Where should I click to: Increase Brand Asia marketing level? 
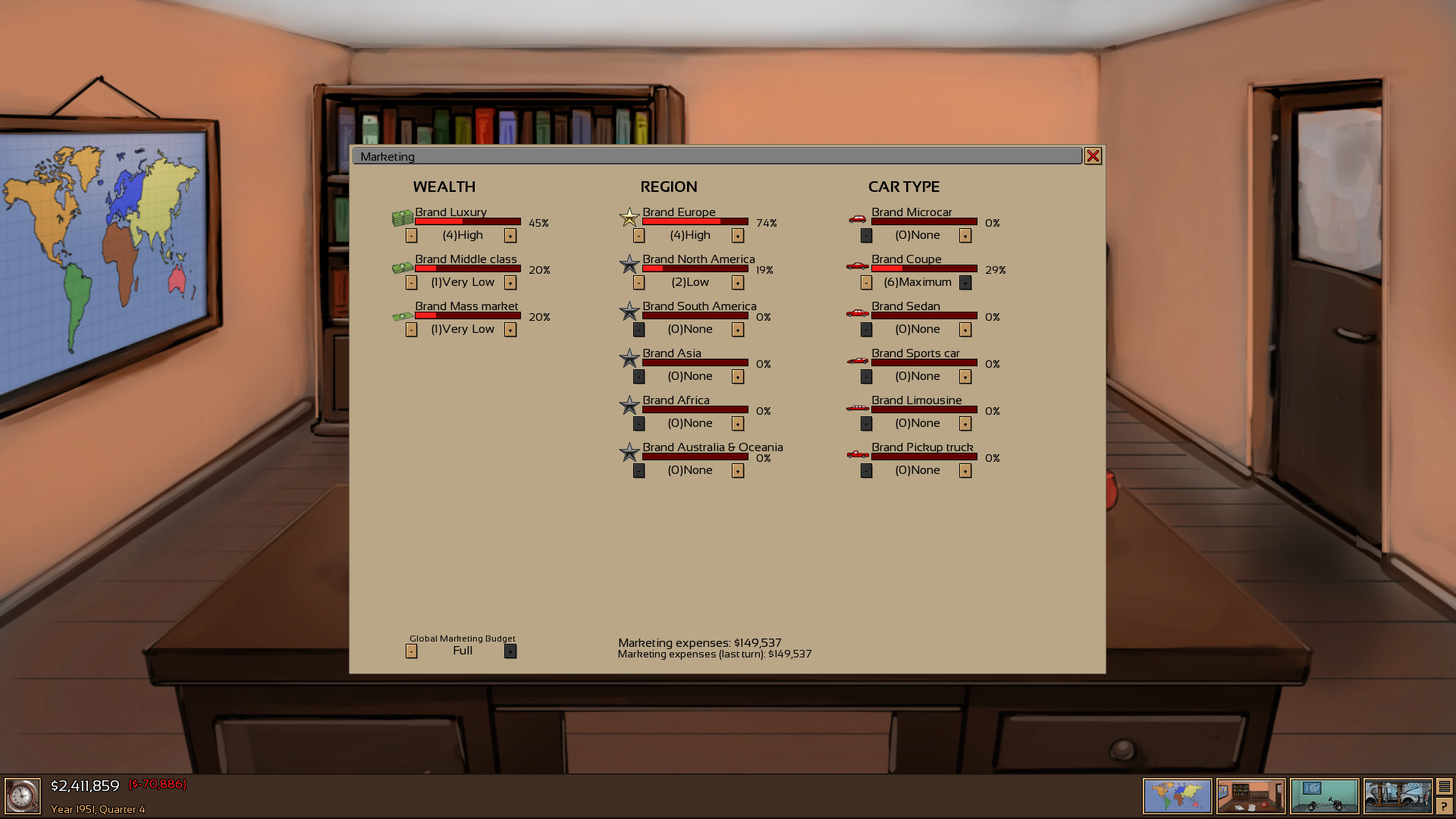click(736, 376)
